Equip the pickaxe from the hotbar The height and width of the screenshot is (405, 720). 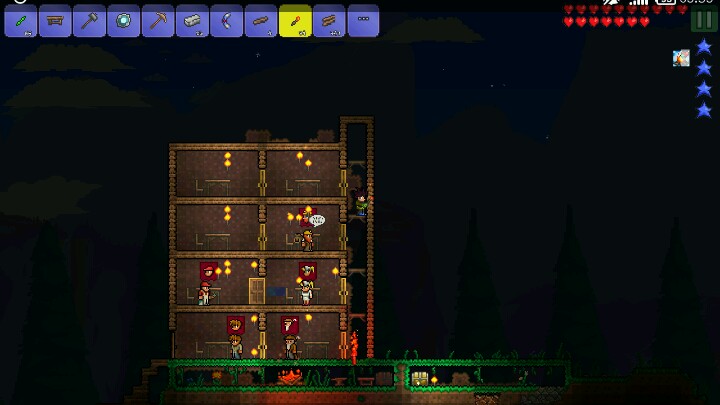pyautogui.click(x=158, y=20)
